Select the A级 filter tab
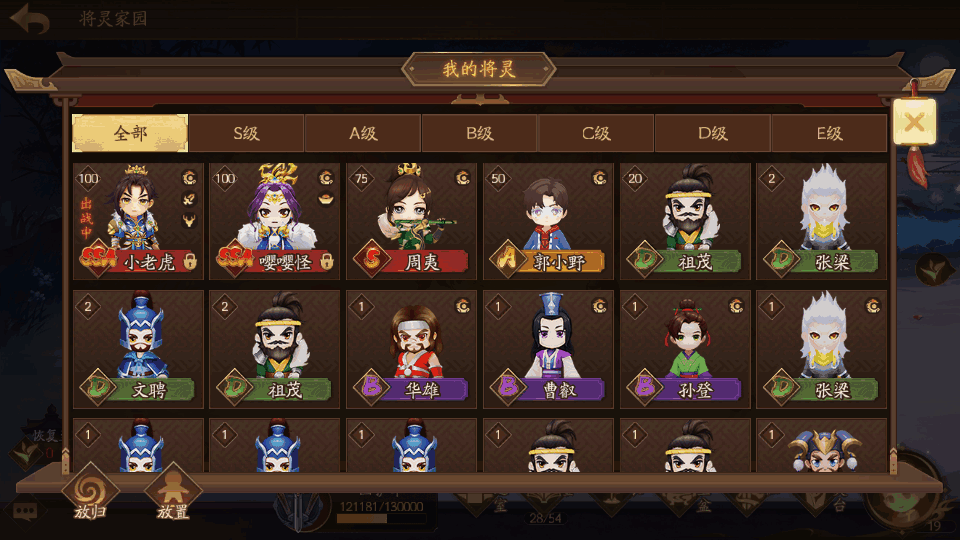960x540 pixels. (x=363, y=133)
